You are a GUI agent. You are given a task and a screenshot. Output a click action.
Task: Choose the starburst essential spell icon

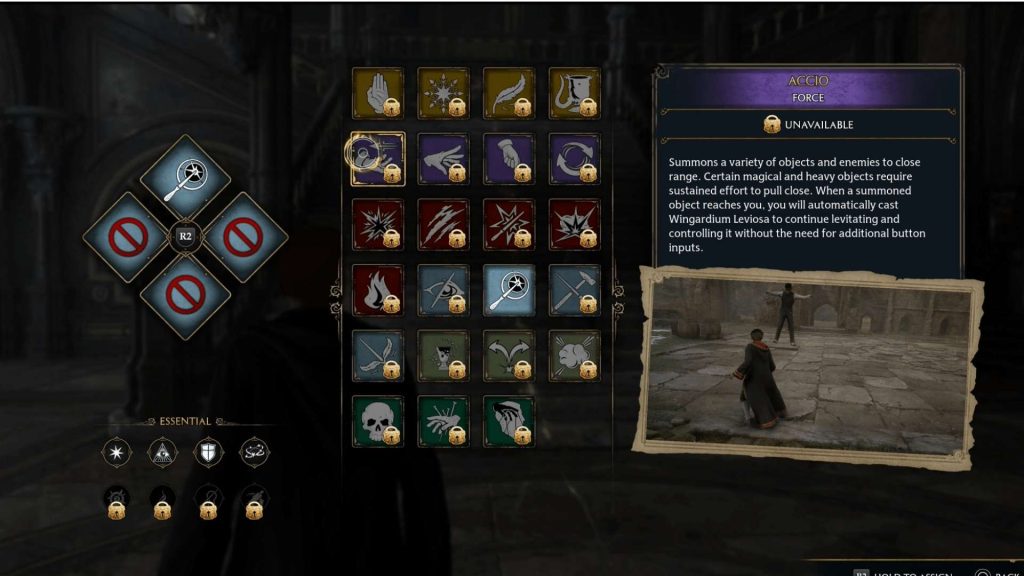click(116, 453)
